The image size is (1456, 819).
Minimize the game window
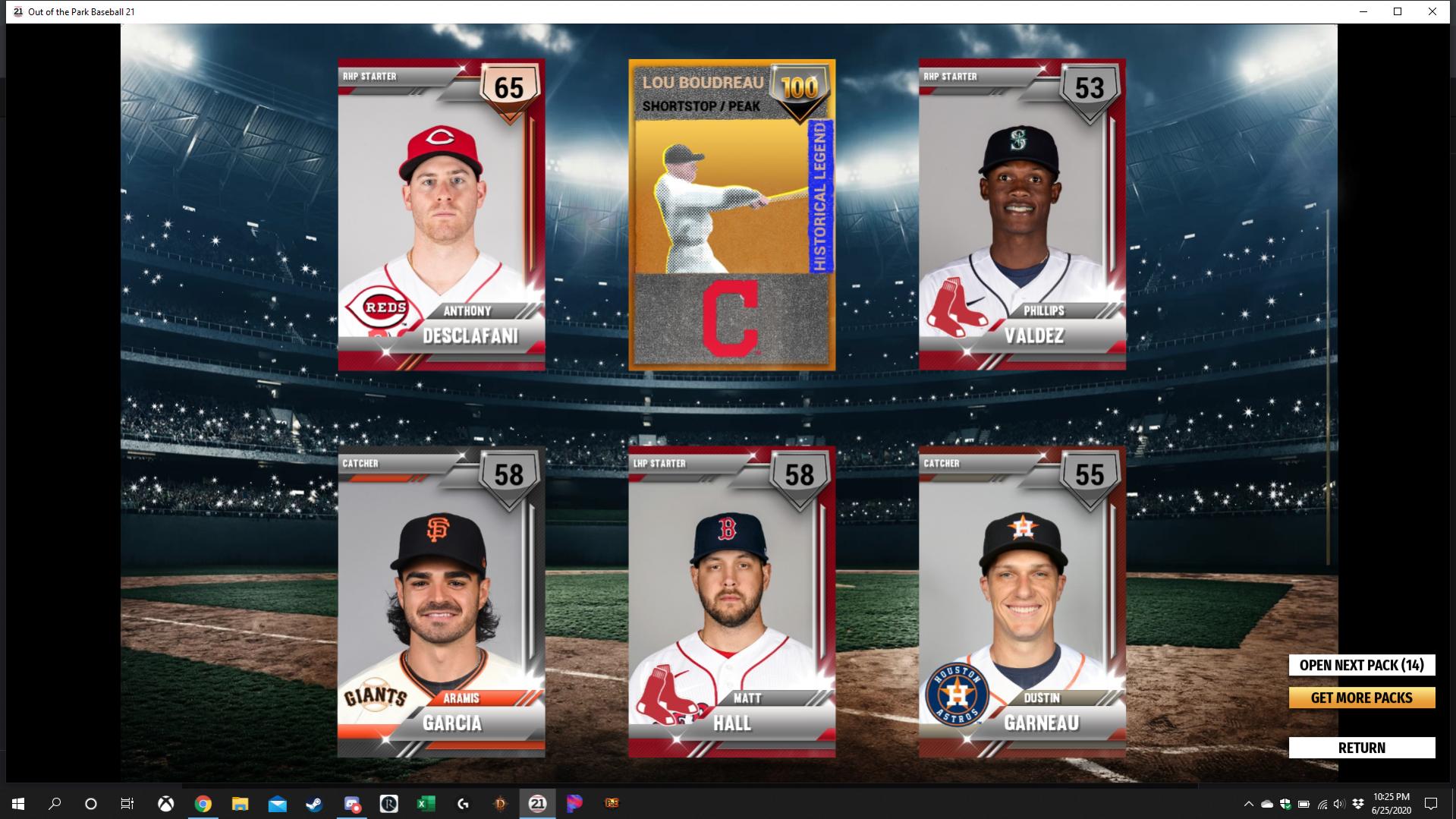click(1363, 11)
